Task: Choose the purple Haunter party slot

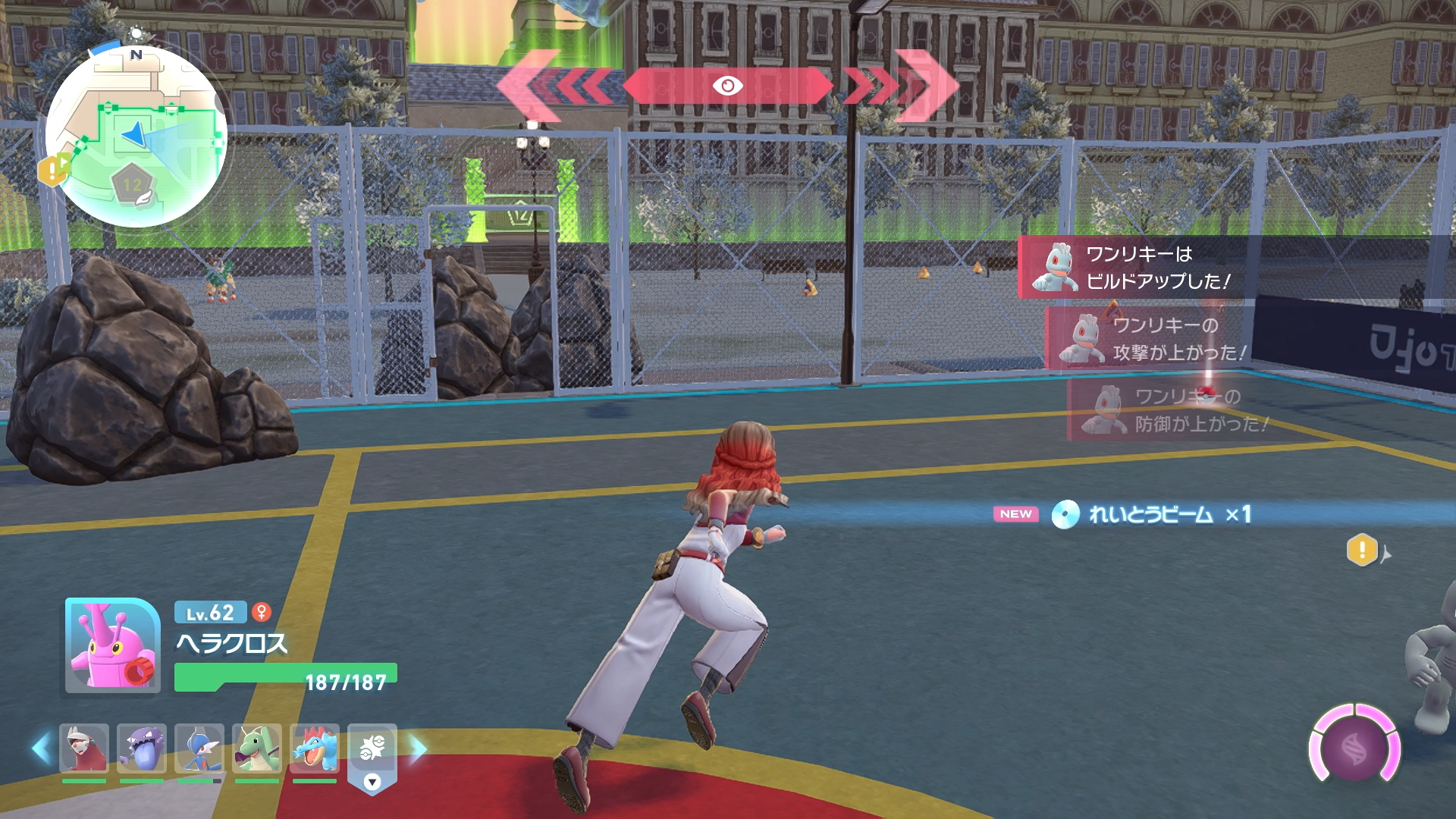Action: click(142, 748)
